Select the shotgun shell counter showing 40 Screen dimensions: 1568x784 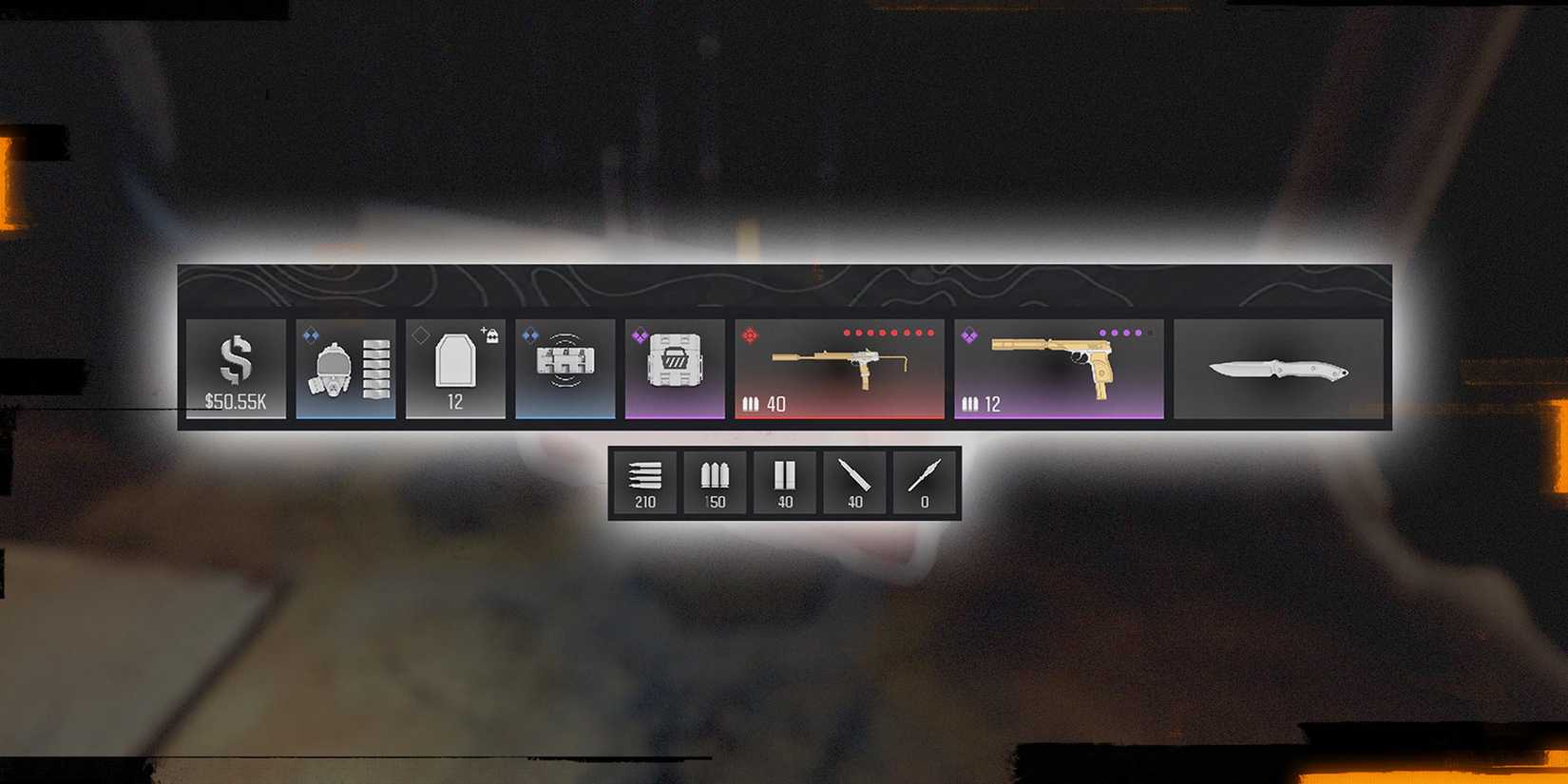coord(784,482)
